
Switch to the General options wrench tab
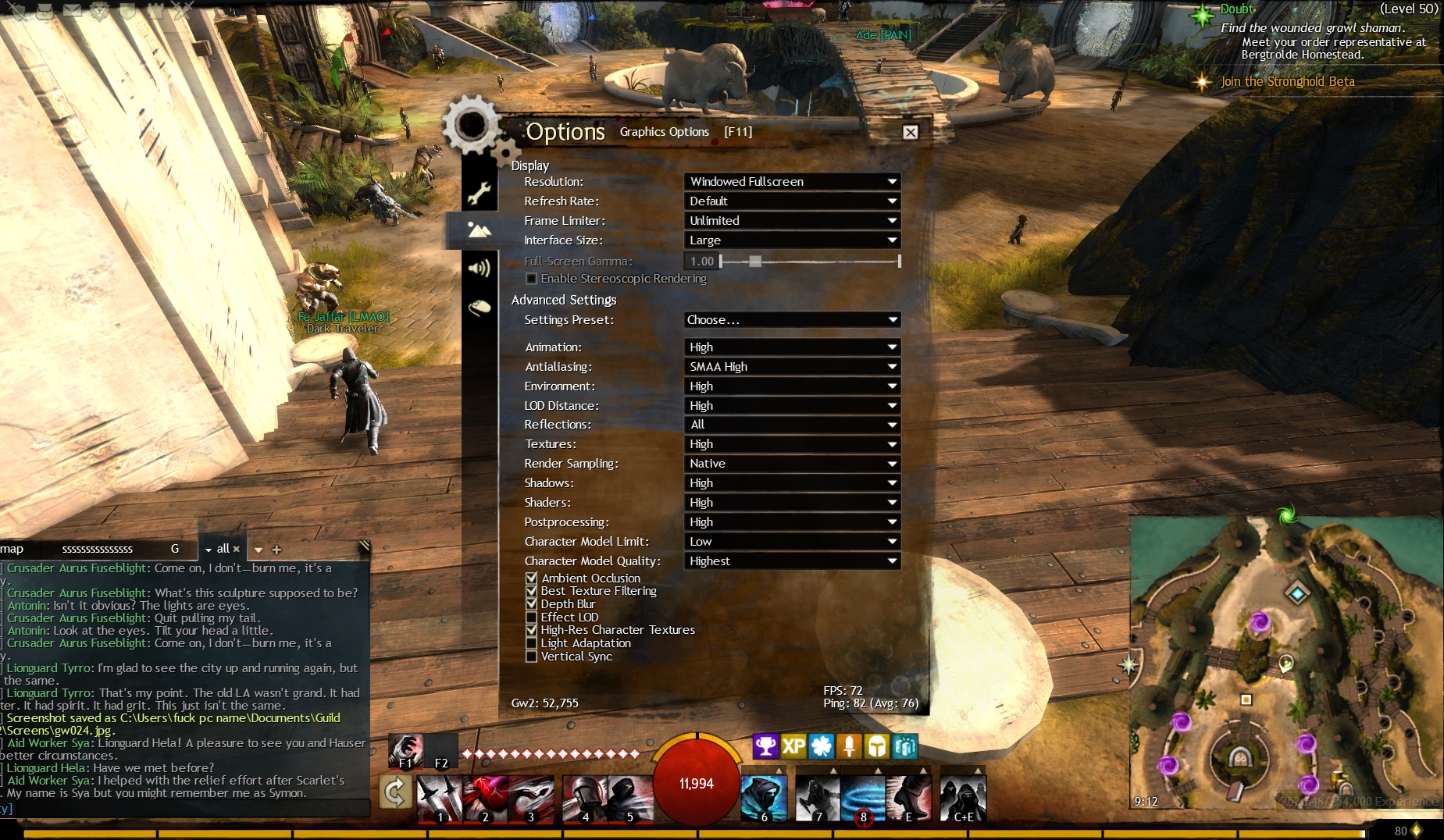(x=479, y=193)
